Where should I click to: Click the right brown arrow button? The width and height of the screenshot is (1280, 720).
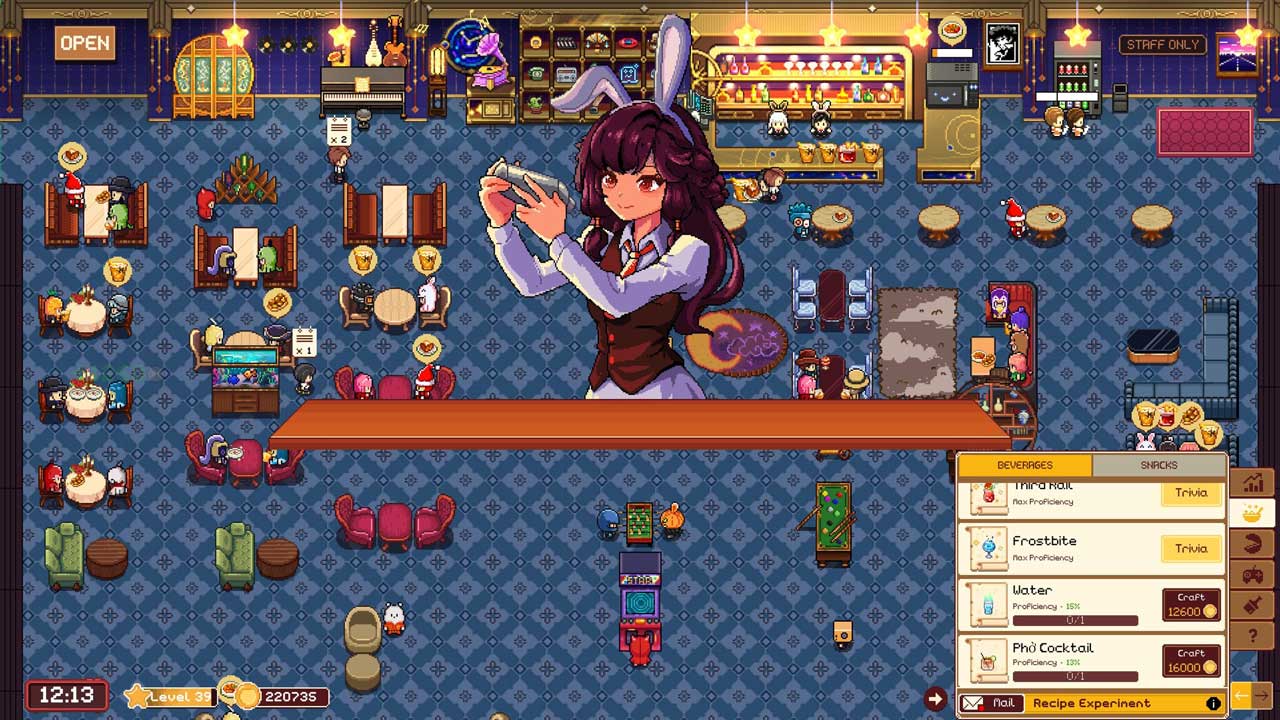pyautogui.click(x=1262, y=694)
